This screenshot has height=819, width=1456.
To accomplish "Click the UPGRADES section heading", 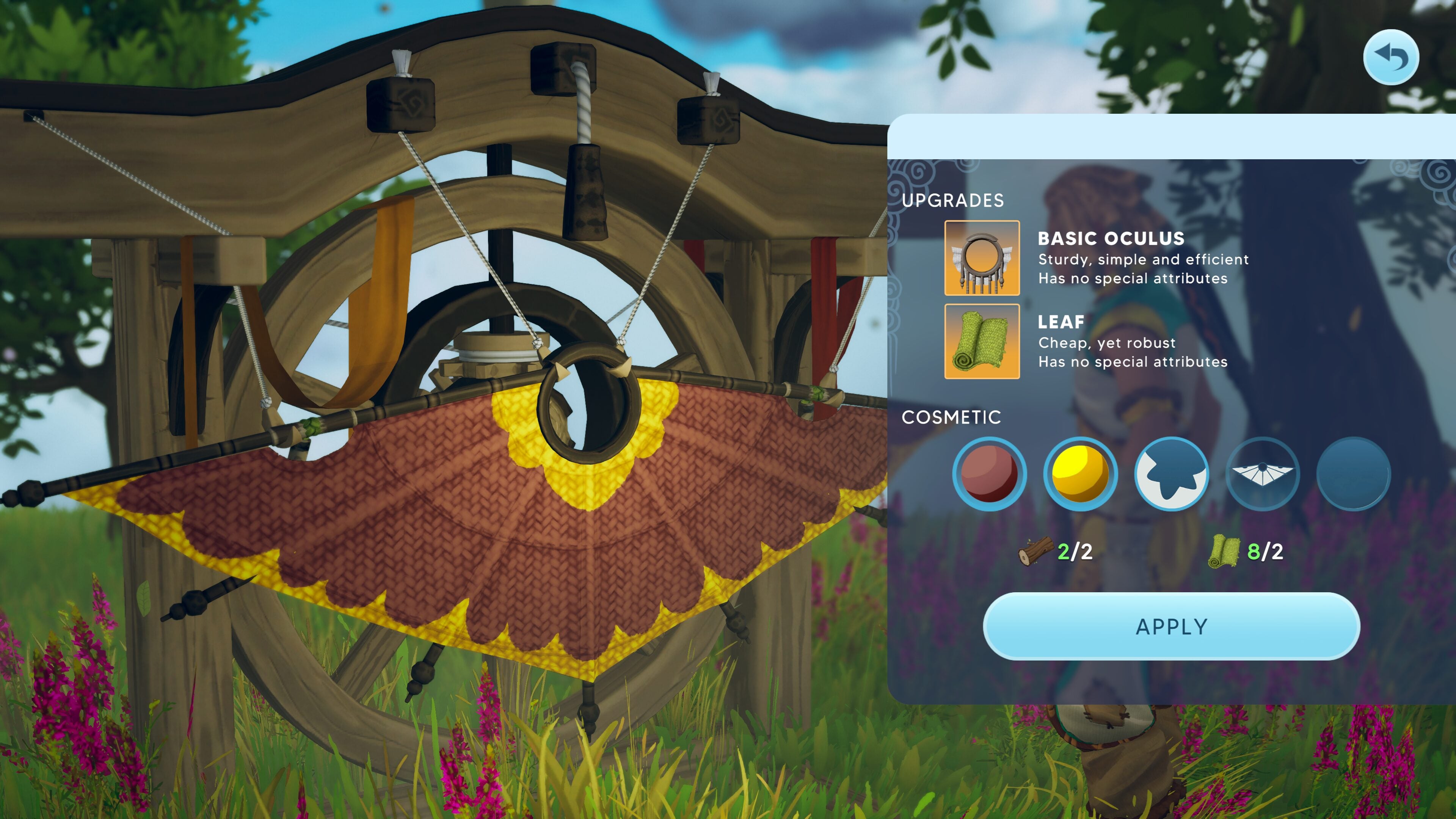I will [x=954, y=199].
